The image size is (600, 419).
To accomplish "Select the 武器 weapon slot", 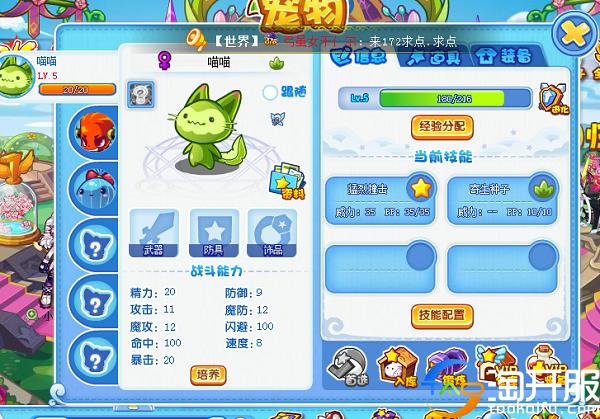I will (154, 234).
